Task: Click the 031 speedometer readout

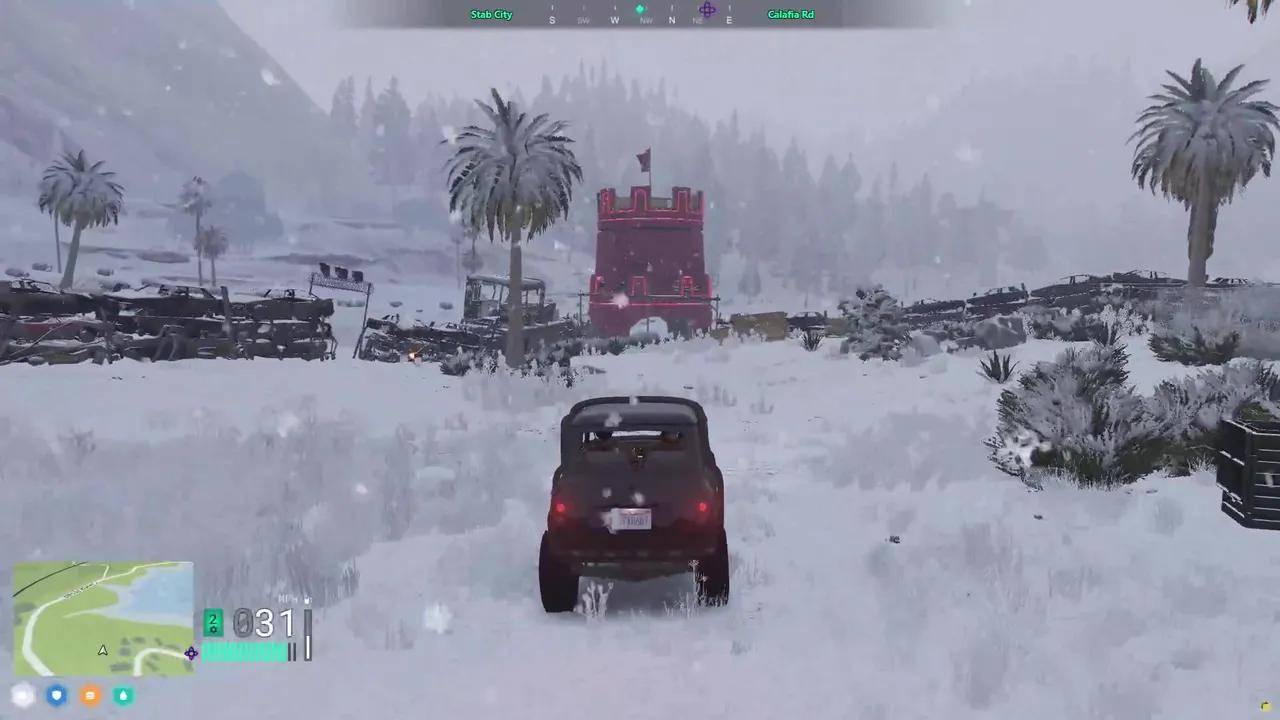Action: coord(264,623)
